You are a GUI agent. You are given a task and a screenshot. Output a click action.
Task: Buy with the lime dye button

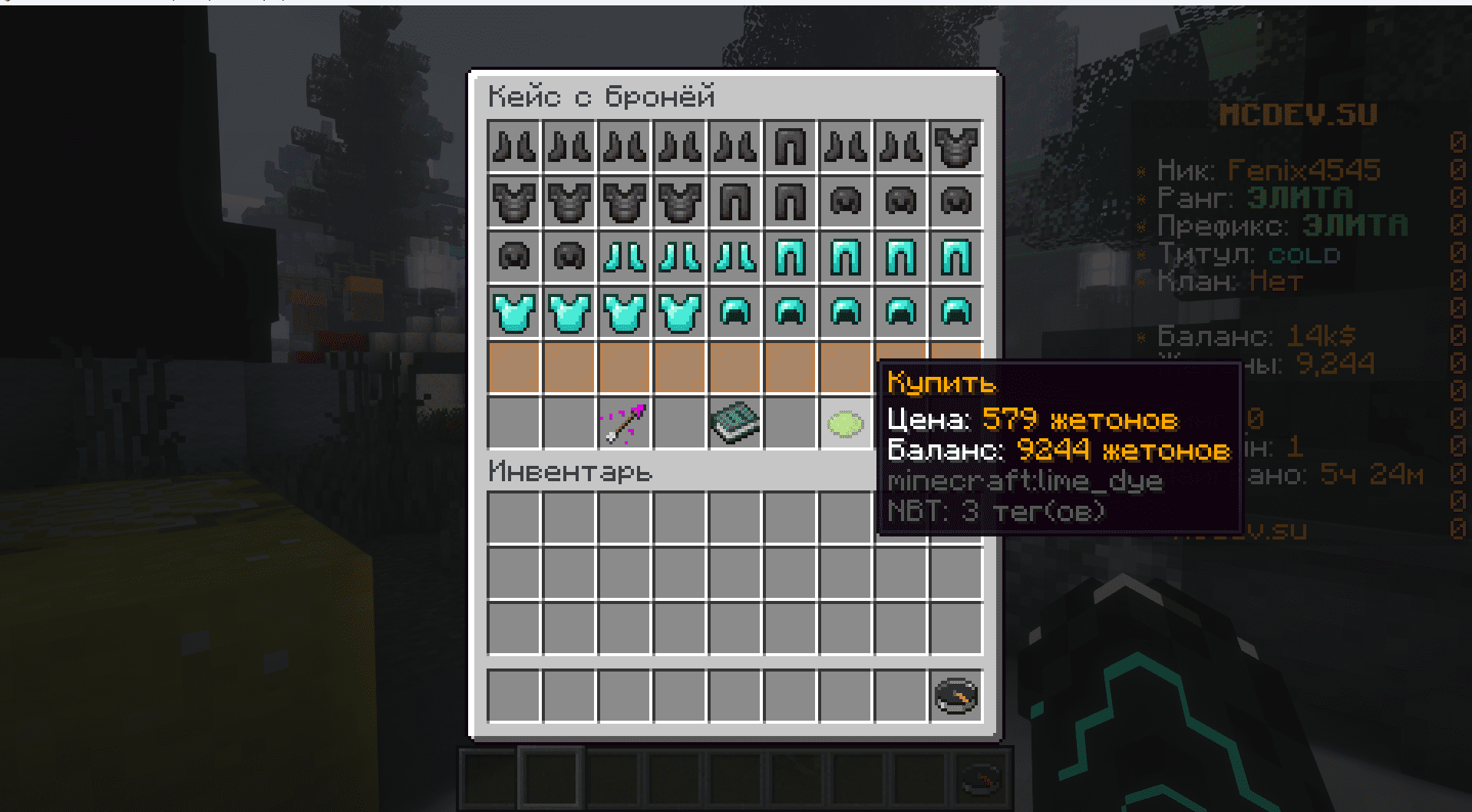click(845, 424)
